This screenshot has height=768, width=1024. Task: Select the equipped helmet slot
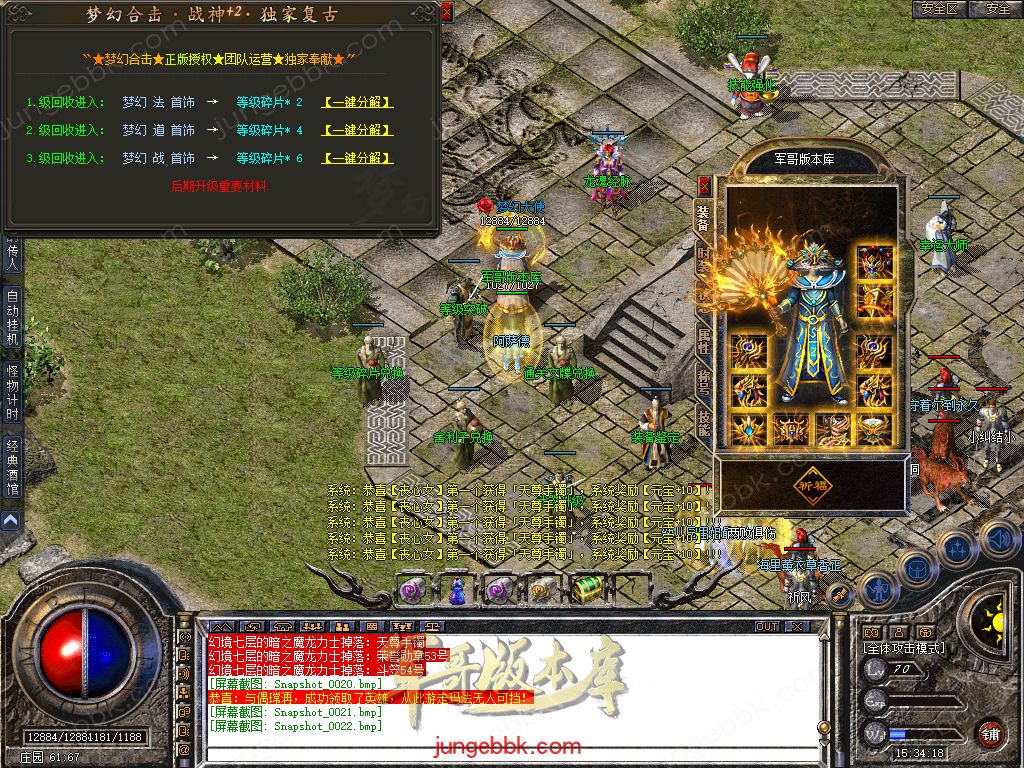pos(875,262)
